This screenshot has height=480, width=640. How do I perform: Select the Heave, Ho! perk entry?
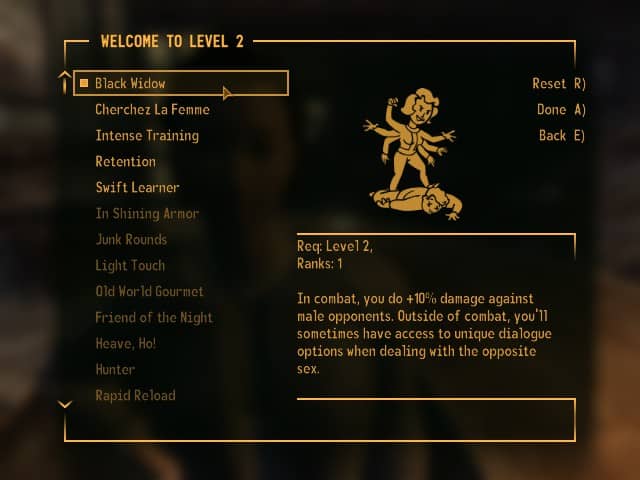click(125, 343)
